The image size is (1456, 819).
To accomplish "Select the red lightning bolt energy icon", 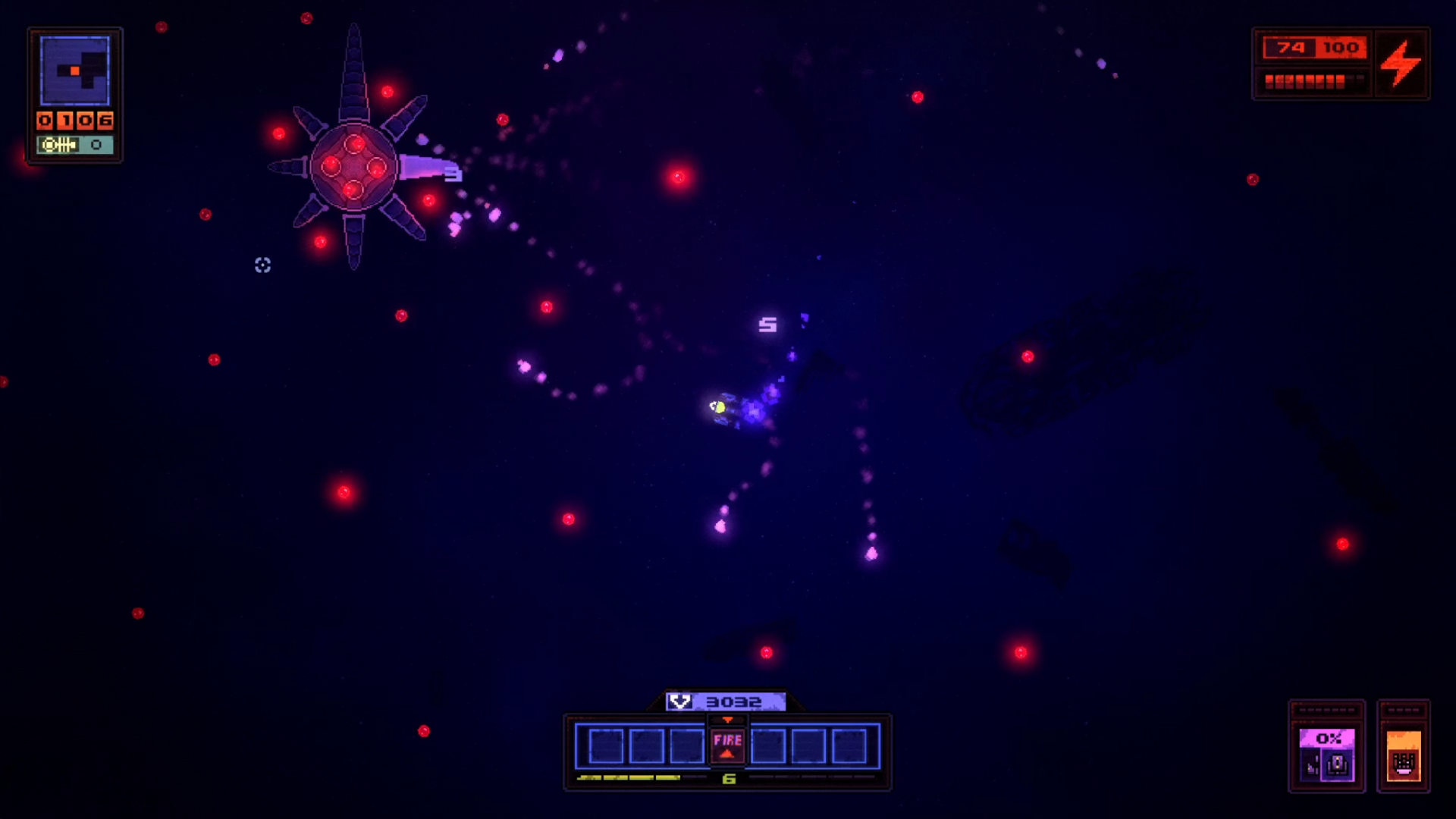I will pyautogui.click(x=1401, y=63).
